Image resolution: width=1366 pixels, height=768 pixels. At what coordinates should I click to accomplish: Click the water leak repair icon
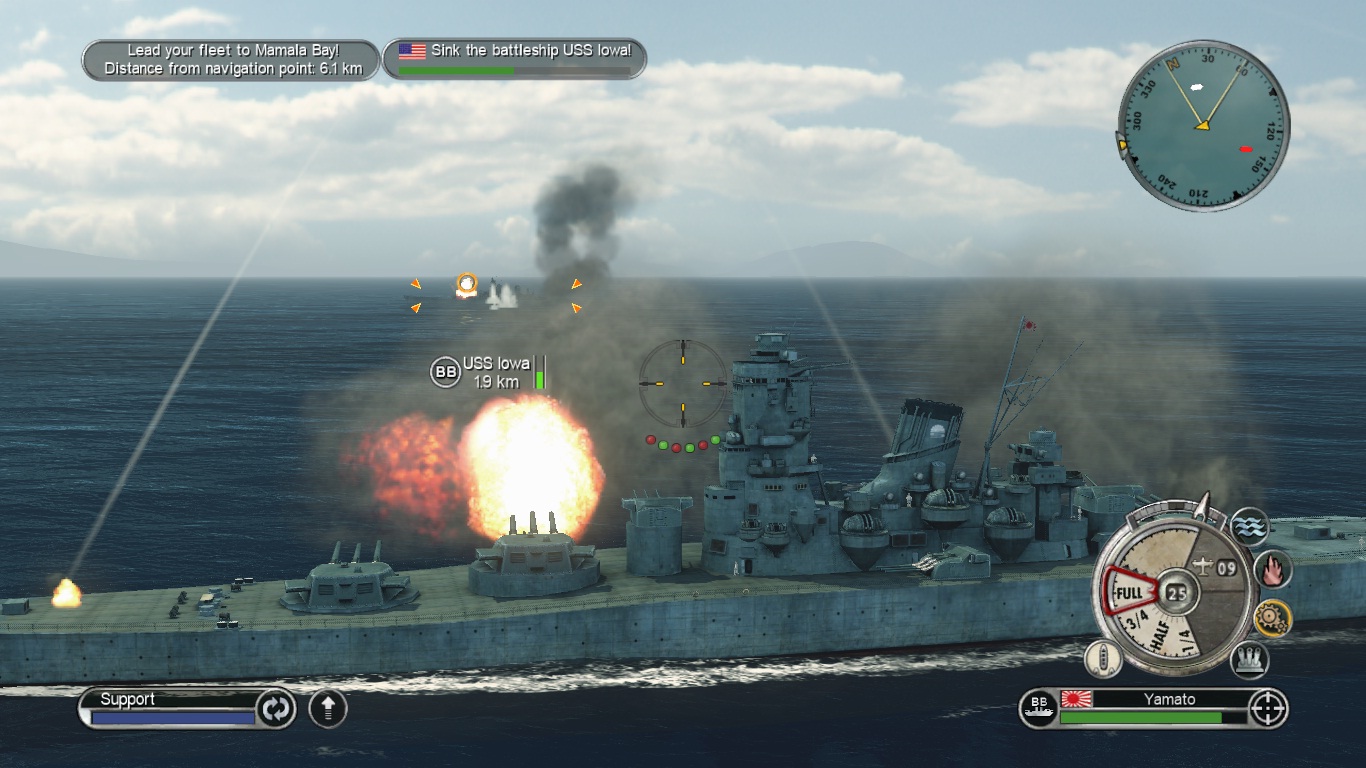[x=1249, y=526]
